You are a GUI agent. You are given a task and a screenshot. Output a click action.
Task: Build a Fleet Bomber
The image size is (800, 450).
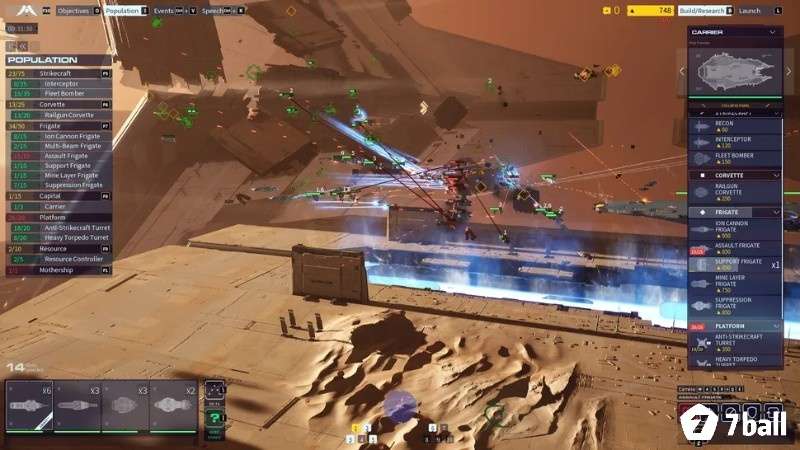tap(734, 158)
